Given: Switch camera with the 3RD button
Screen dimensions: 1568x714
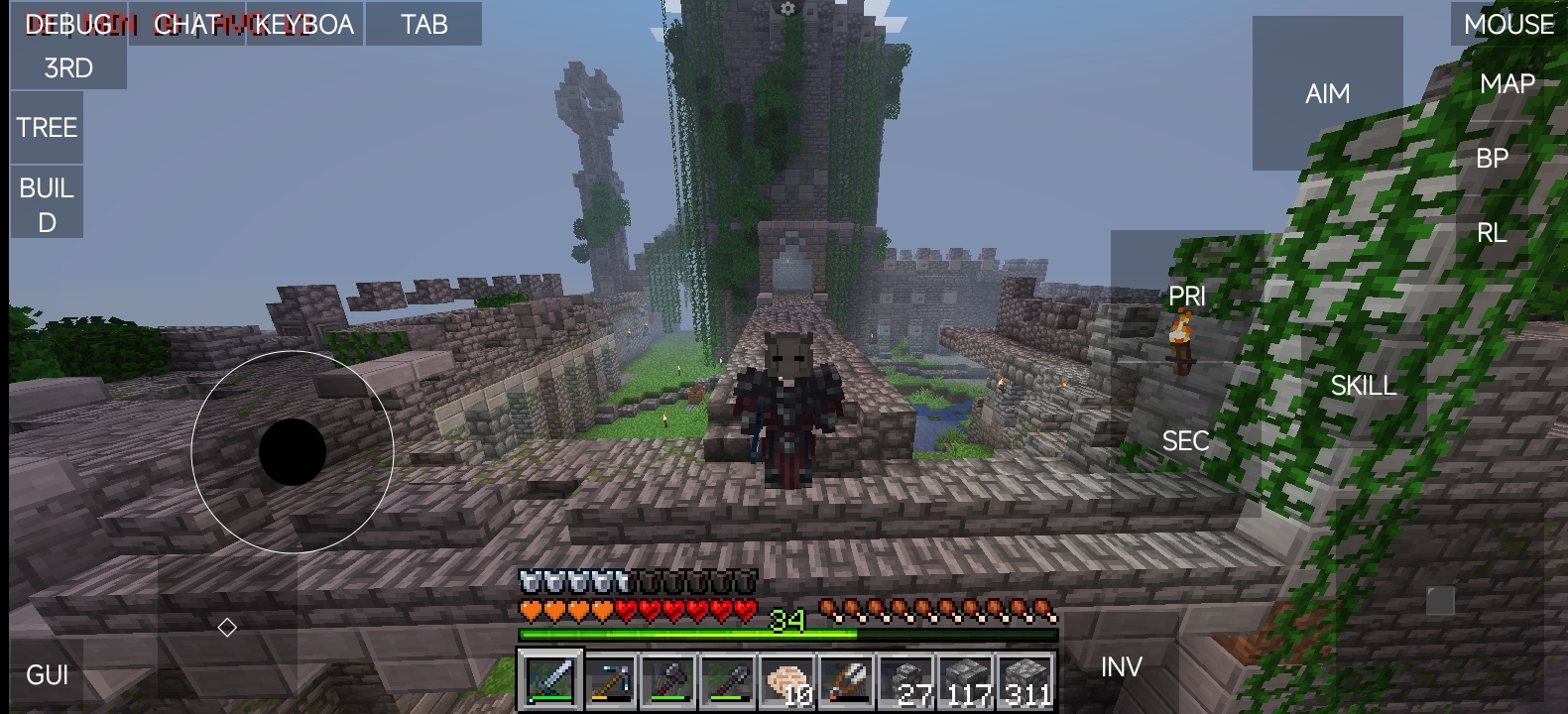Looking at the screenshot, I should point(68,68).
